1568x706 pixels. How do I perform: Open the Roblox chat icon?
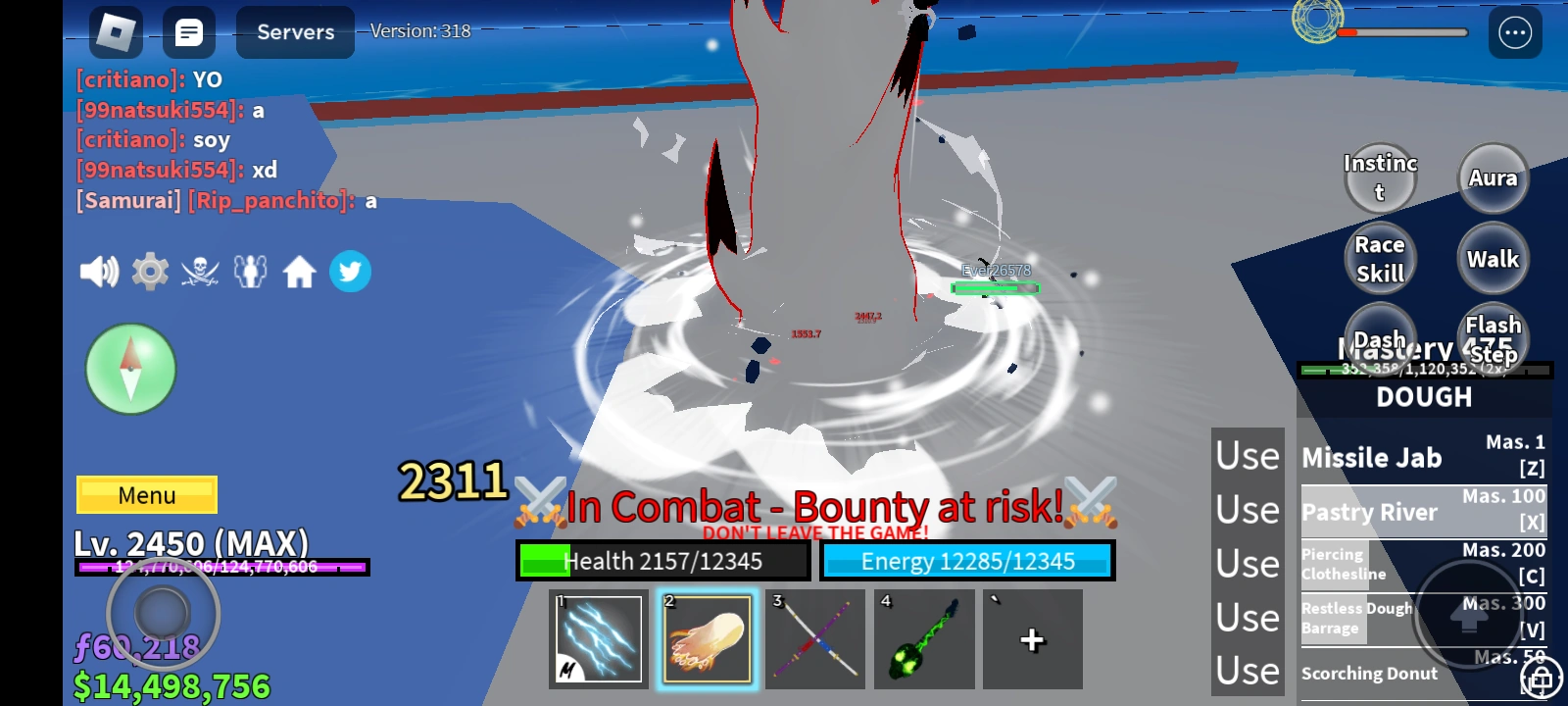[x=189, y=32]
